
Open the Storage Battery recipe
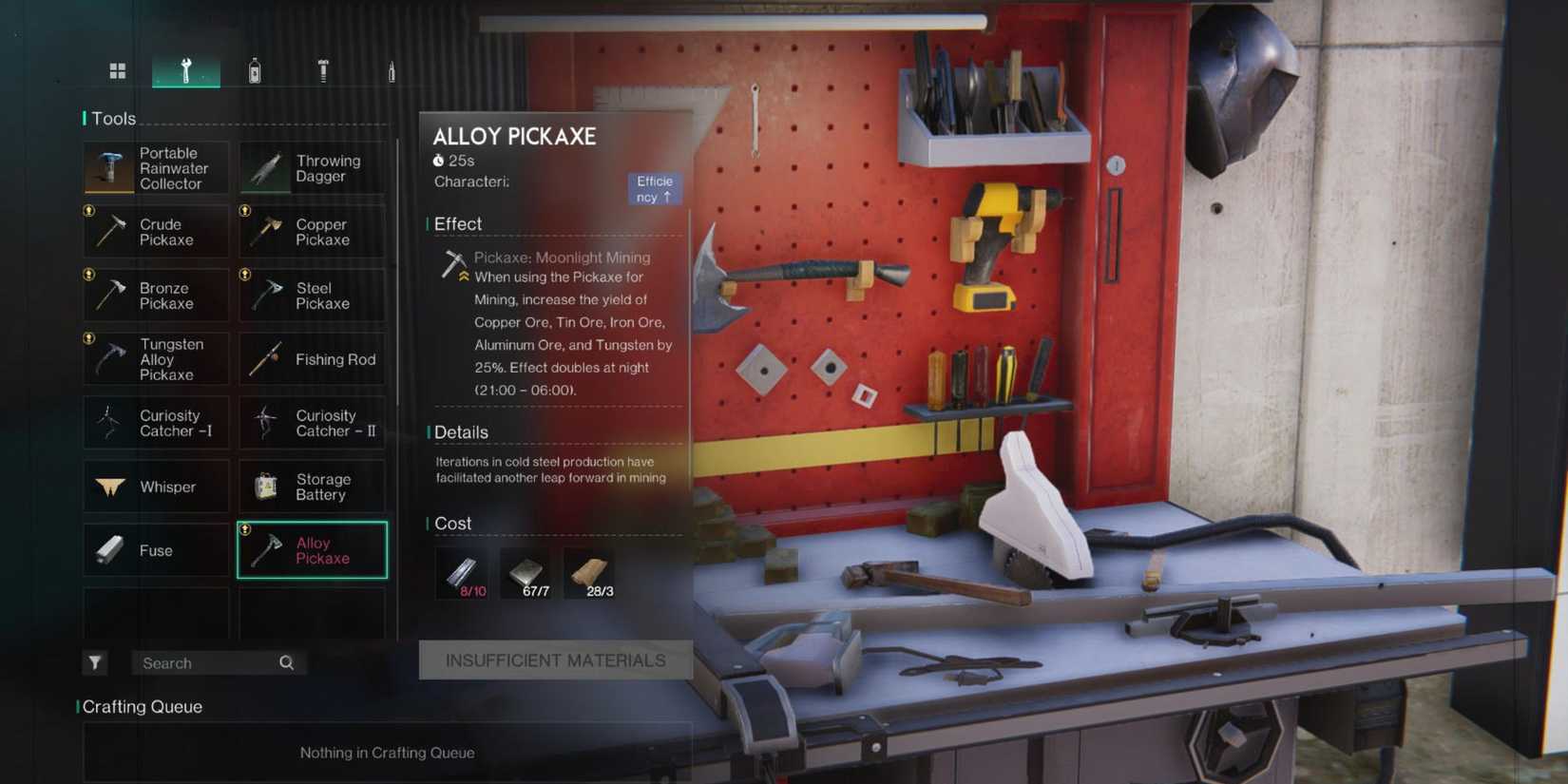pos(312,487)
